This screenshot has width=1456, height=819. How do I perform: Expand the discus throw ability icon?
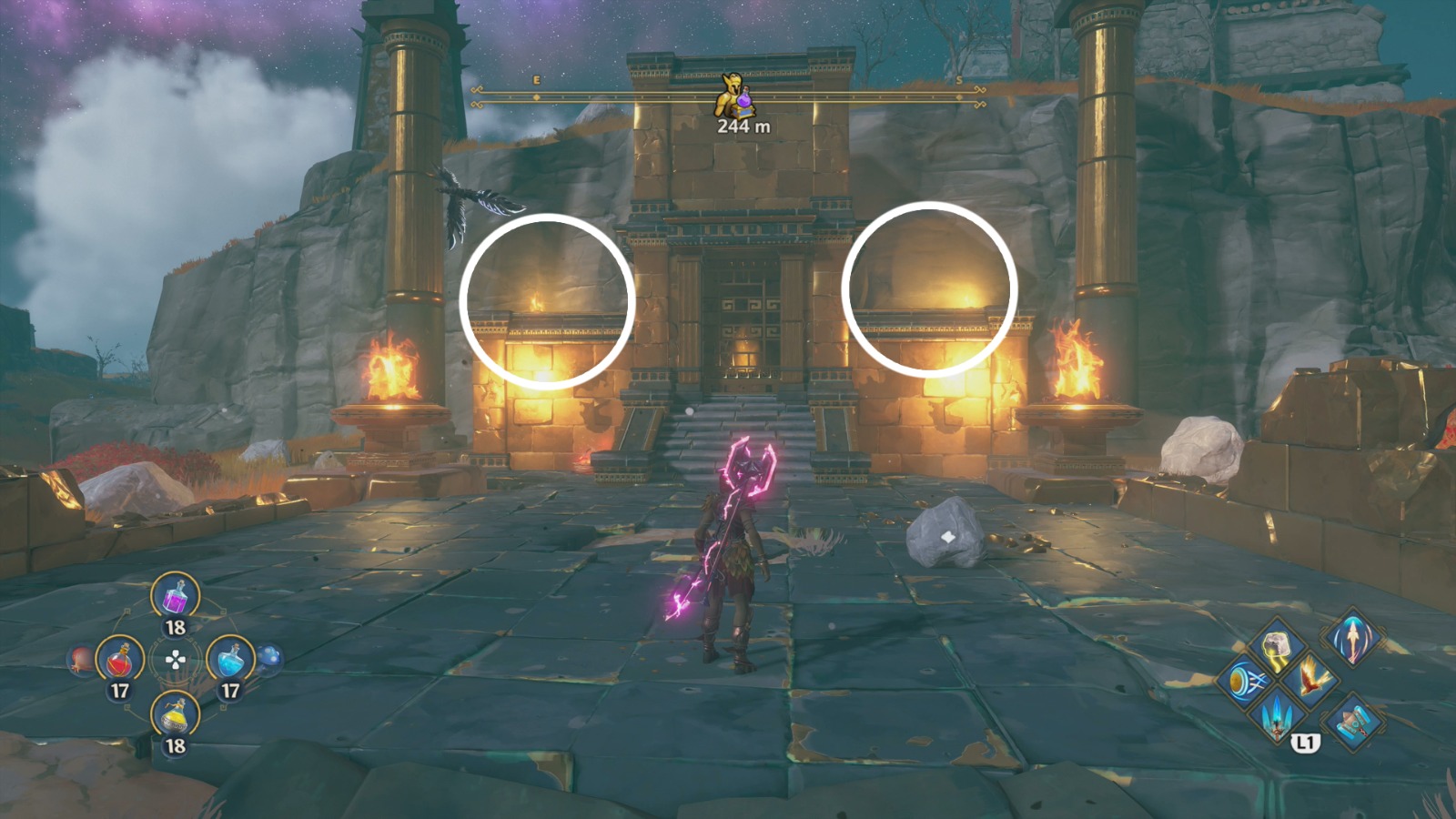coord(1247,682)
